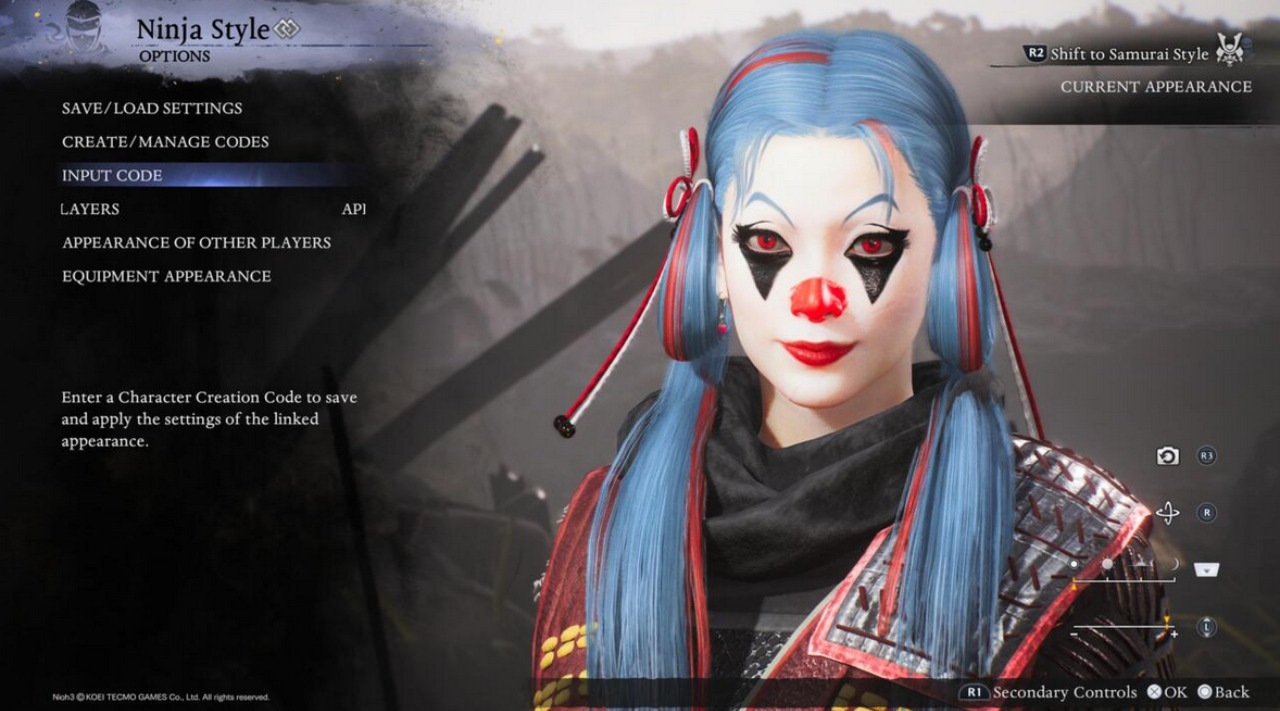Open Save/Load Settings
The height and width of the screenshot is (711, 1280).
152,108
